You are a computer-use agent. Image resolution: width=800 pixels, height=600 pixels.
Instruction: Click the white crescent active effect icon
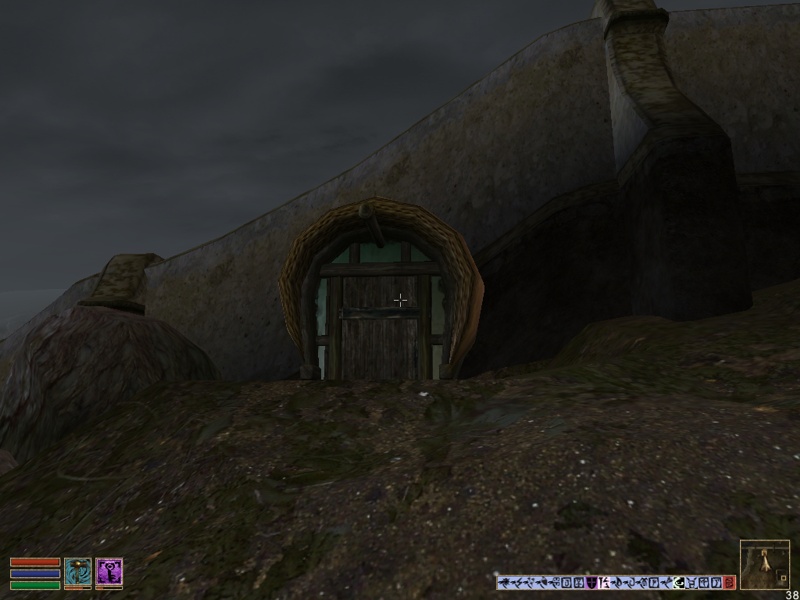coord(677,582)
